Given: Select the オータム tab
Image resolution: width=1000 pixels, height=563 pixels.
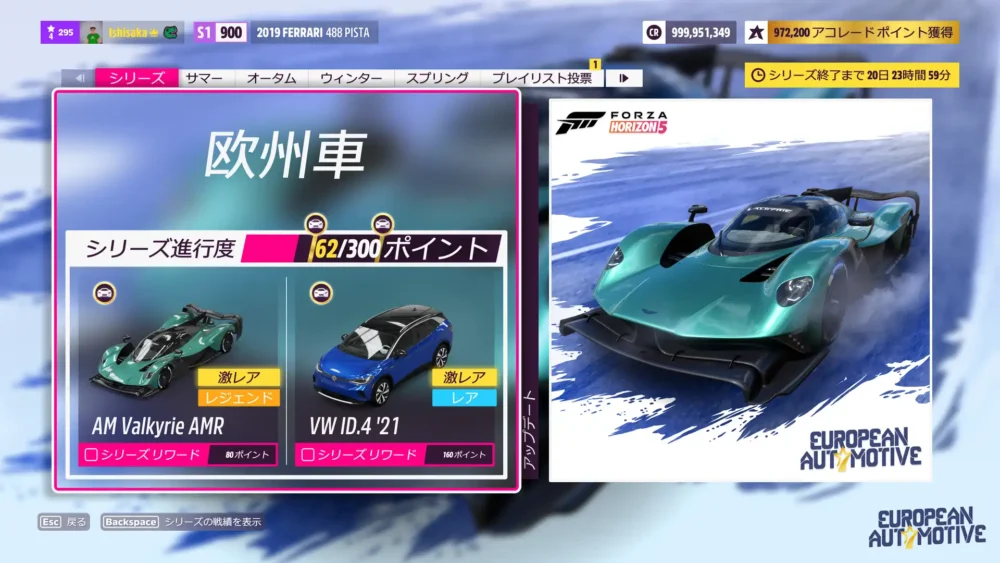Looking at the screenshot, I should click(271, 78).
